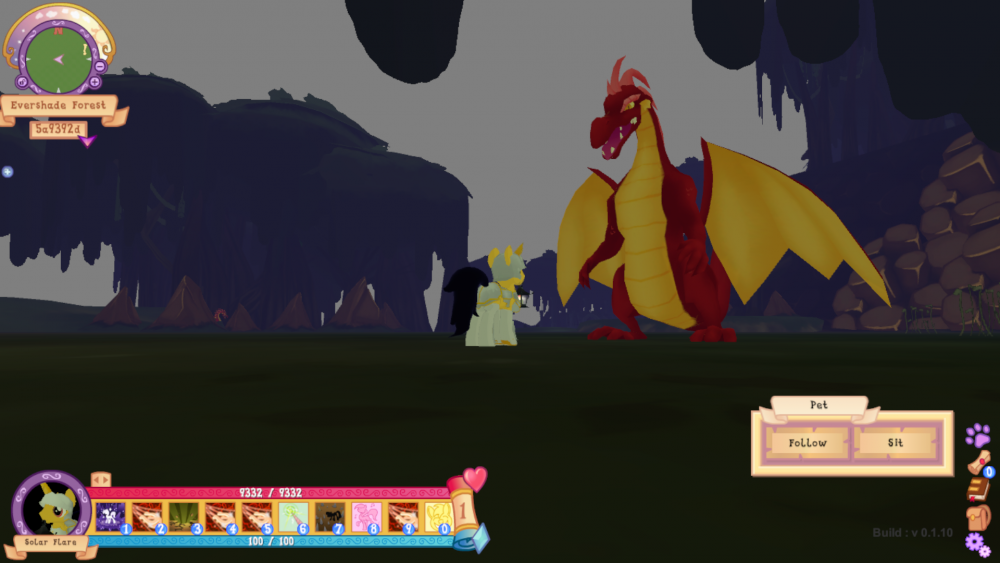Activate the dark pony skill in slot 7
This screenshot has height=563, width=1000.
(328, 517)
